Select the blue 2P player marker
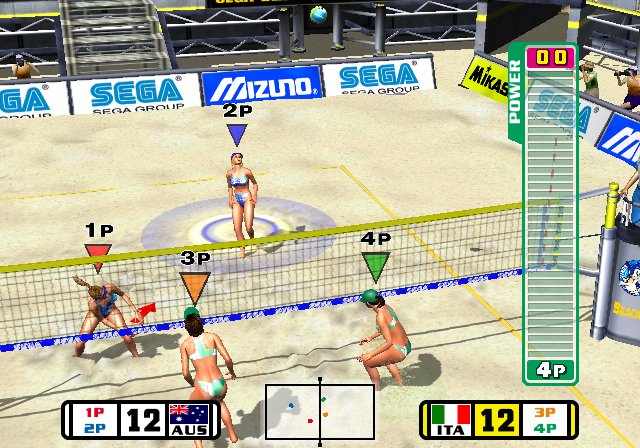Image resolution: width=640 pixels, height=448 pixels. (x=237, y=132)
